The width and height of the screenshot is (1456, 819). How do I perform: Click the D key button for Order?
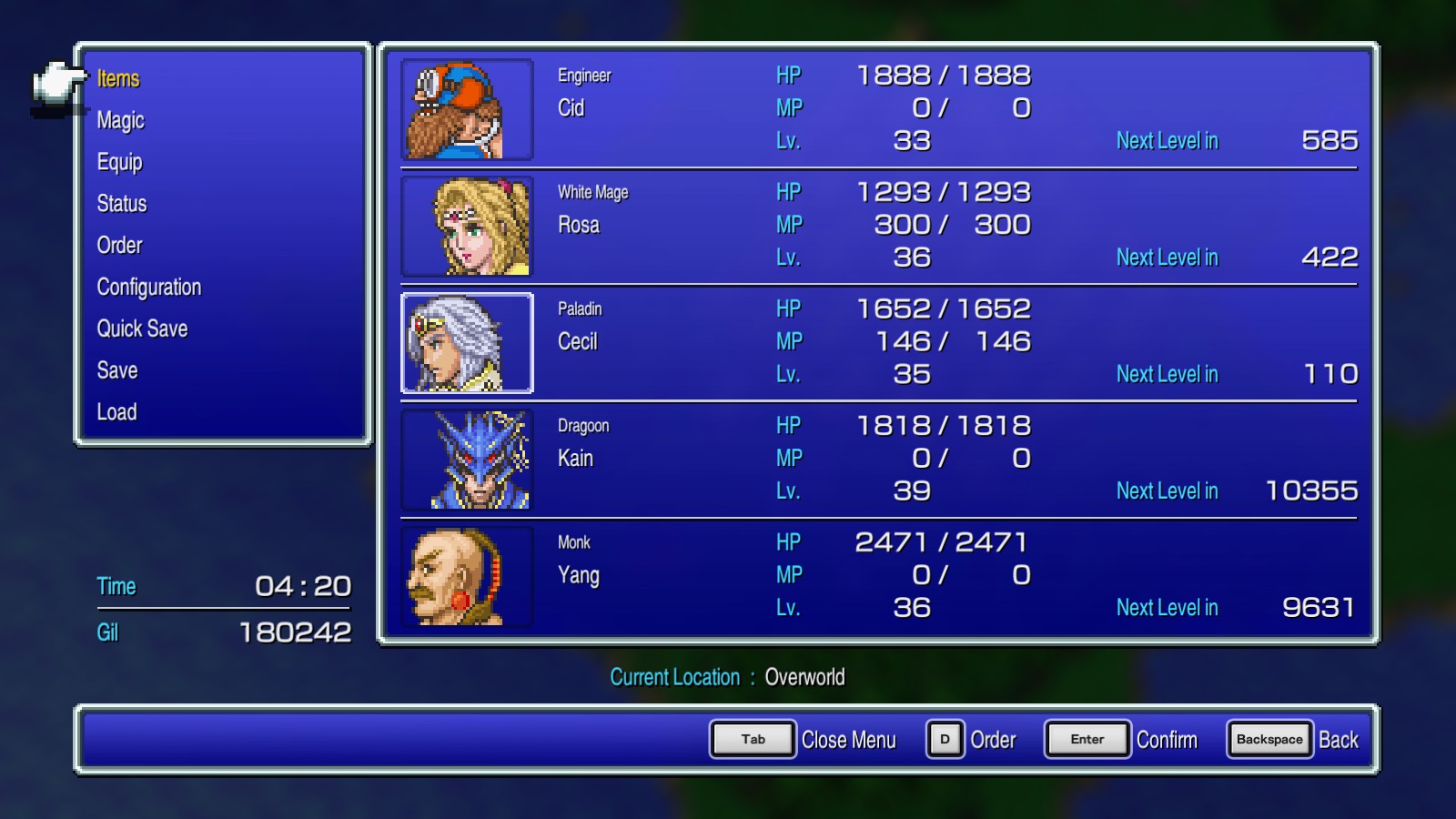[944, 740]
